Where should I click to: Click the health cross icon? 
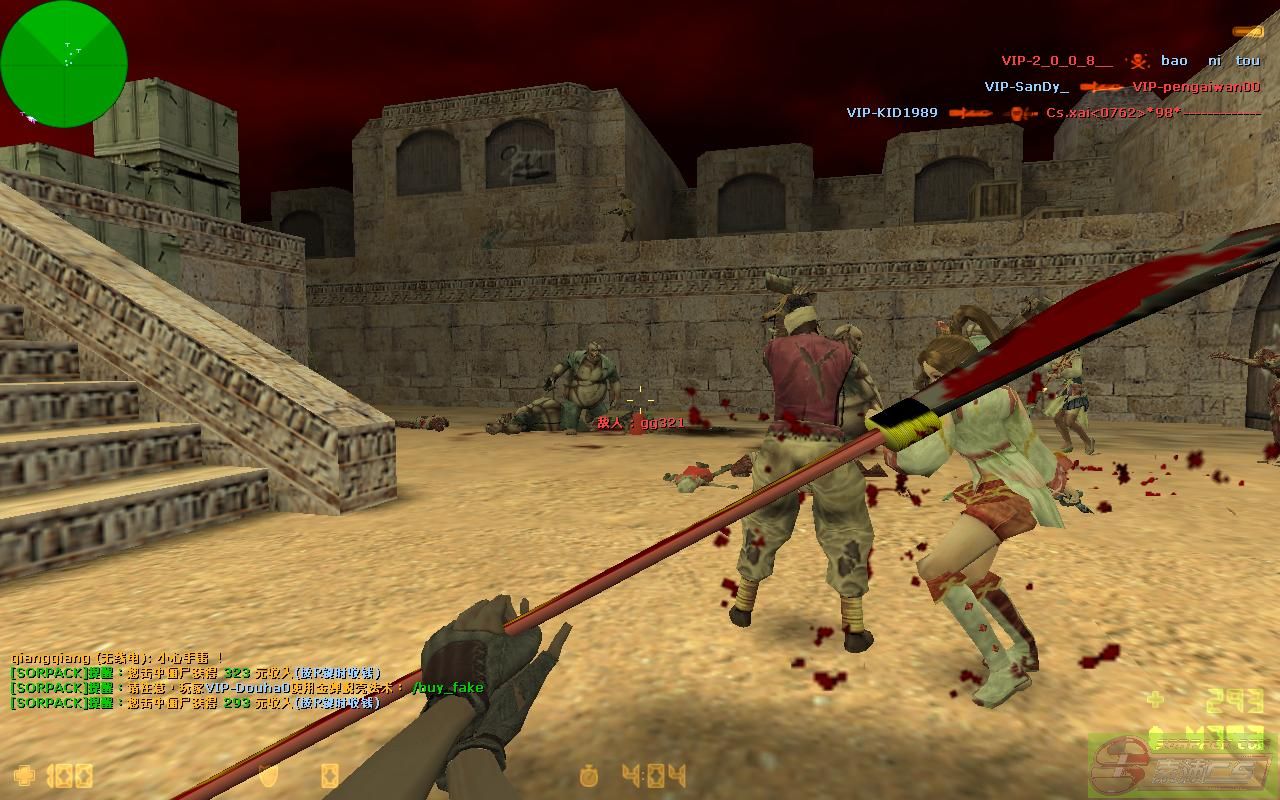point(24,775)
